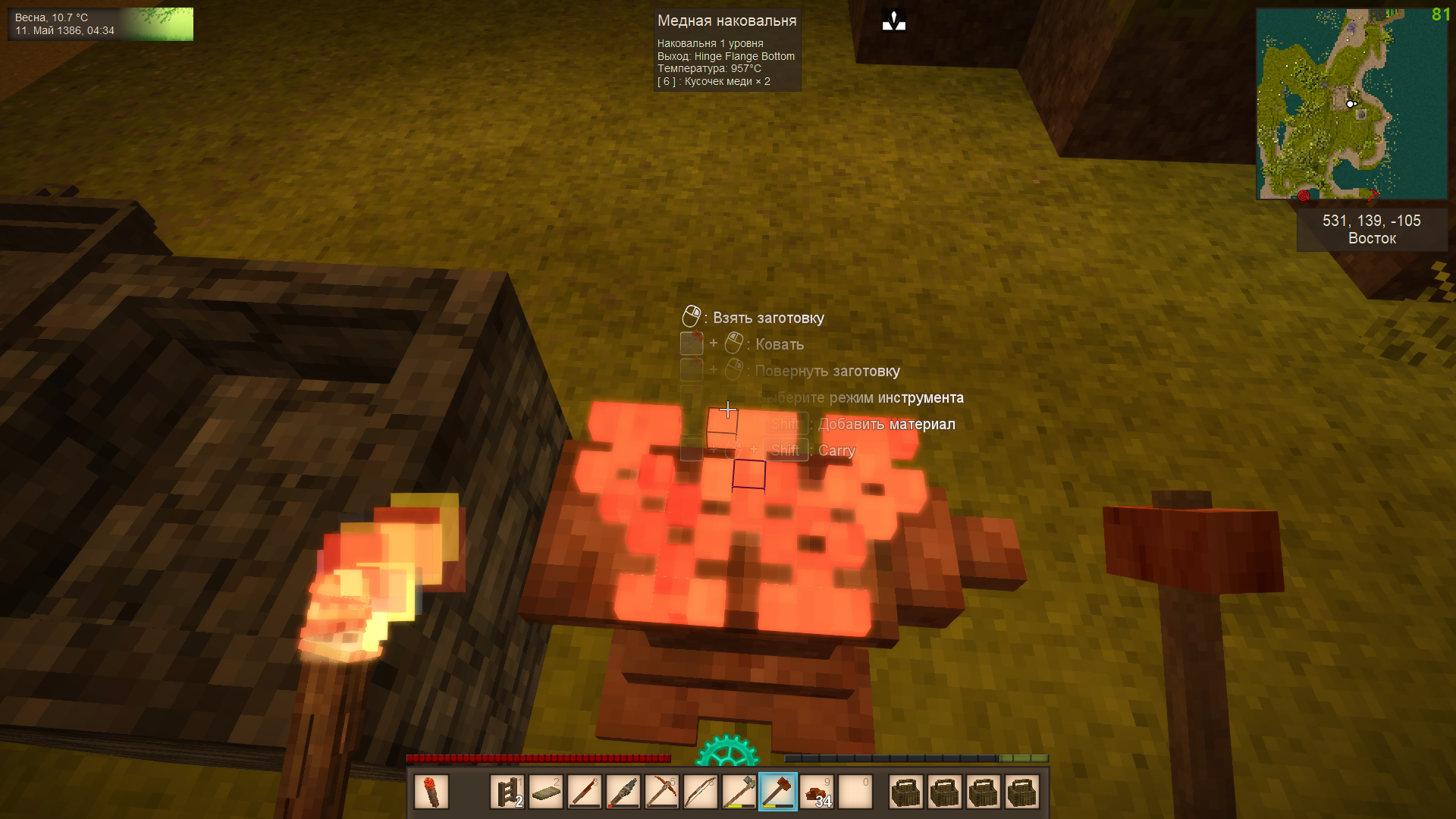
Task: Pick the copper bits stack of 34
Action: click(x=817, y=792)
